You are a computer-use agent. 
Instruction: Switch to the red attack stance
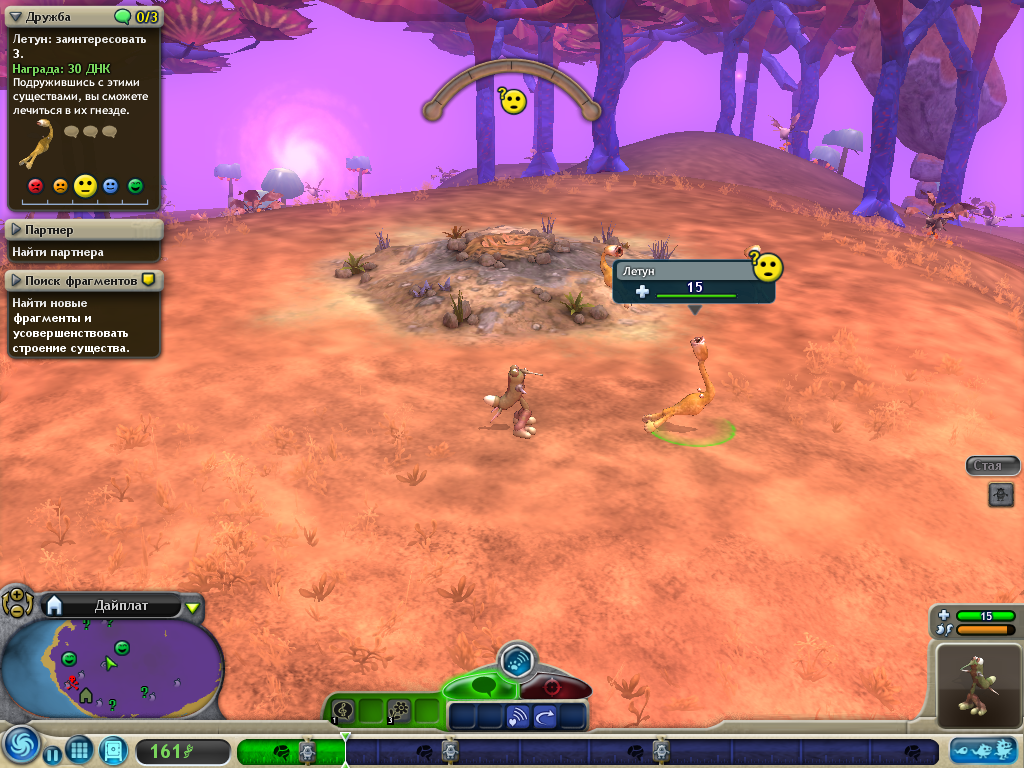click(x=550, y=688)
